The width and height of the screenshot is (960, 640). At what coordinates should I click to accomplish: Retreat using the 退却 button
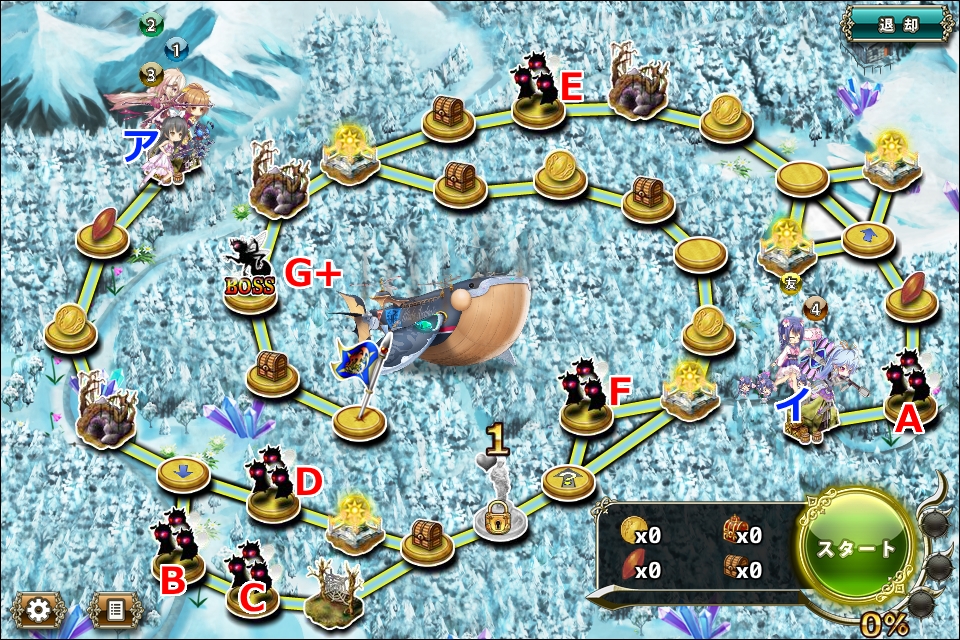coord(898,22)
